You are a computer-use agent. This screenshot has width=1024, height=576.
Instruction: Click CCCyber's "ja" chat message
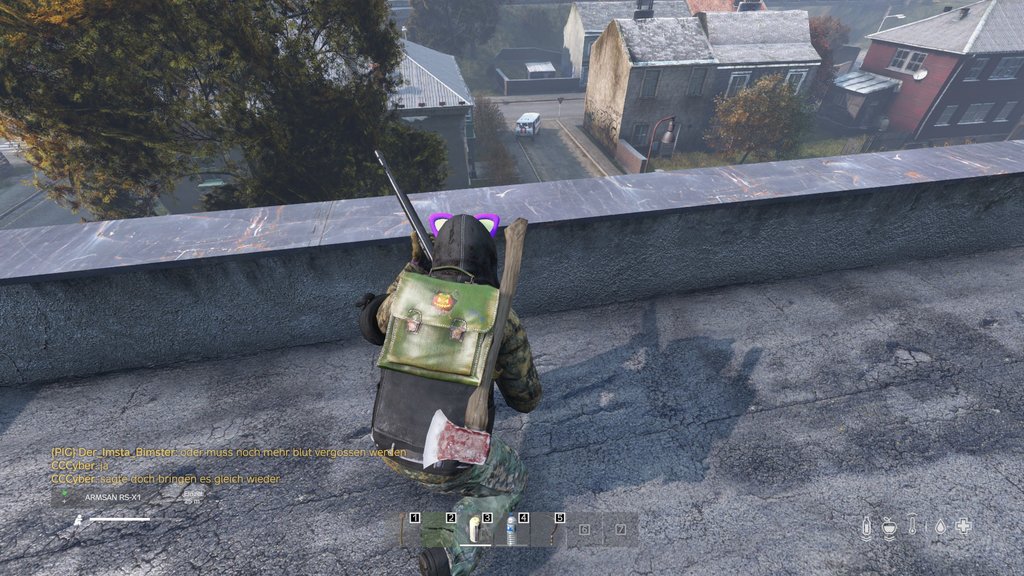[78, 465]
